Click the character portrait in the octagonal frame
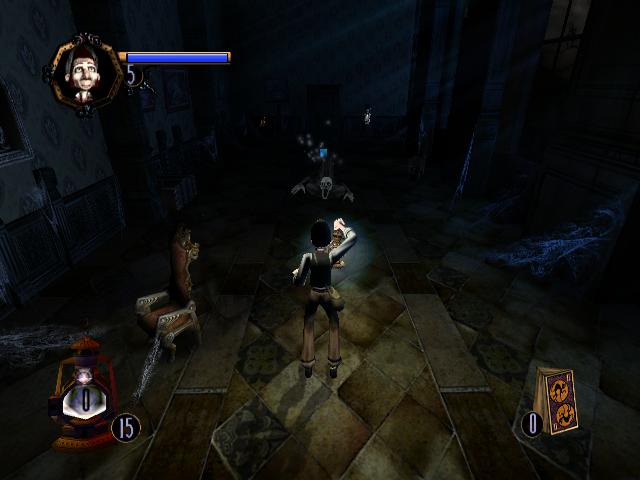 (x=82, y=72)
